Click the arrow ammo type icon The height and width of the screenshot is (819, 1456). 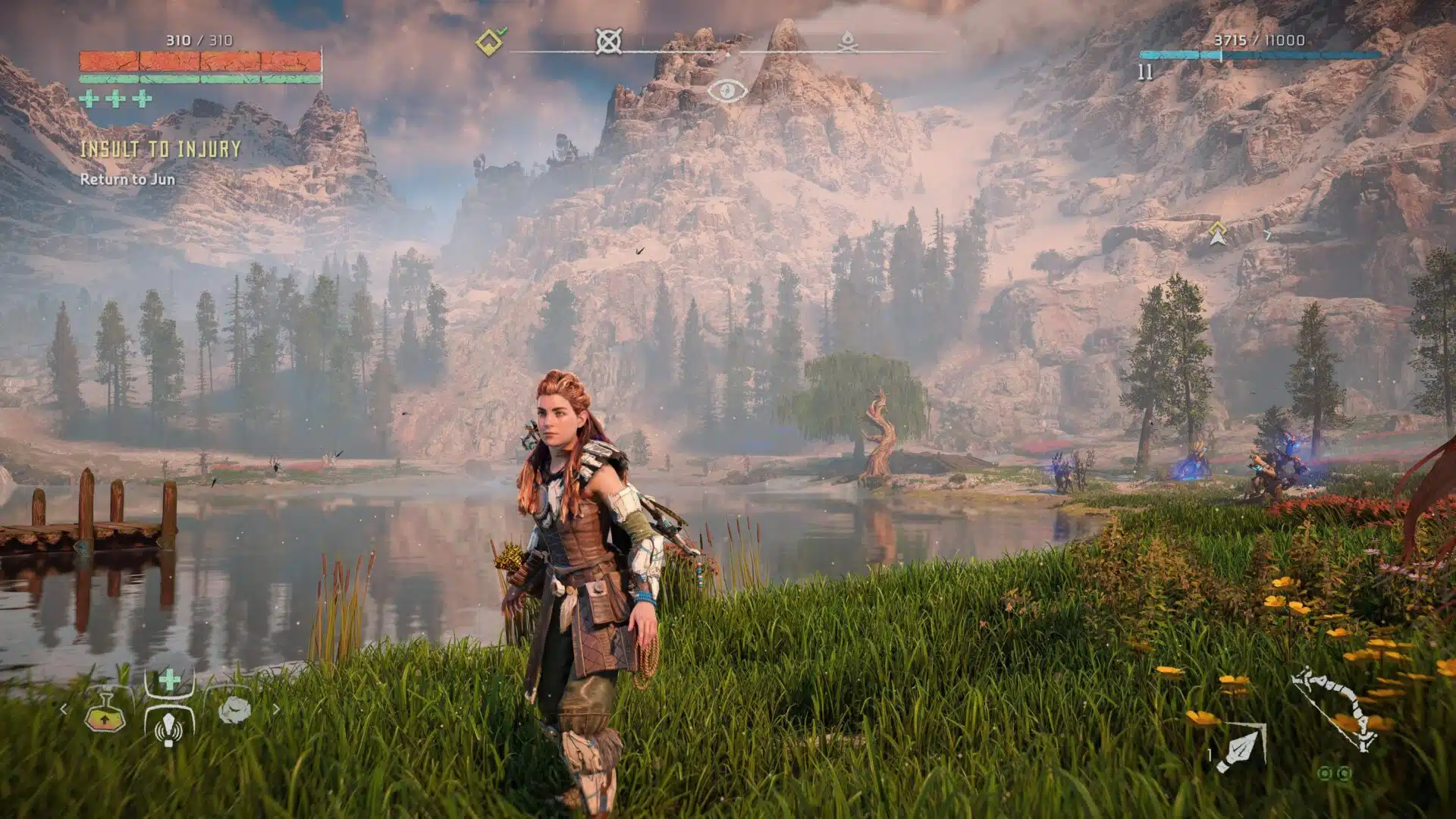pos(1241,748)
